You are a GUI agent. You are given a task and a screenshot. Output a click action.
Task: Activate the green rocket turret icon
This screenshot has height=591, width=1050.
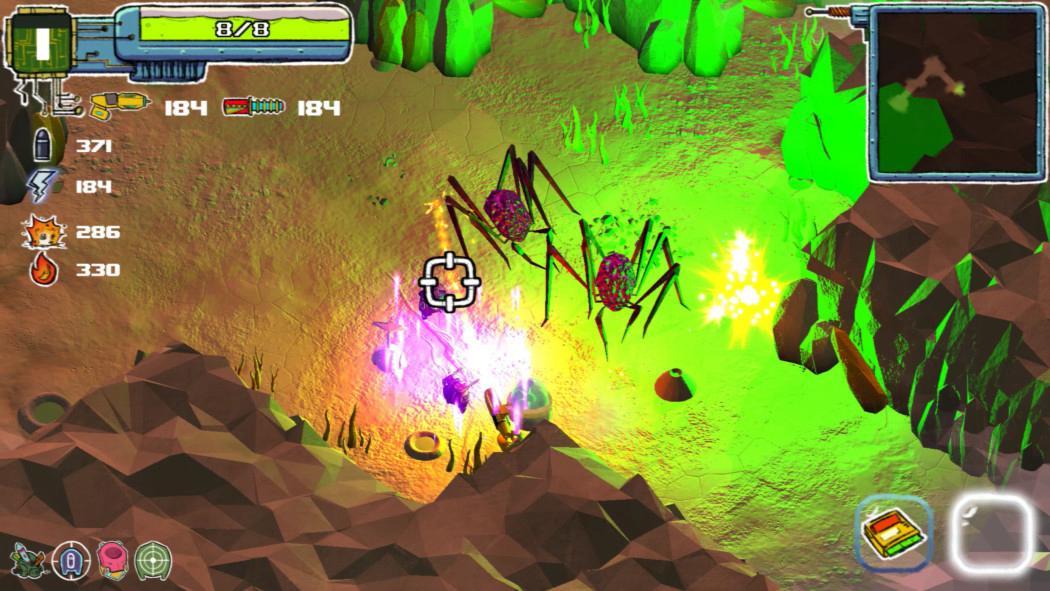click(27, 557)
